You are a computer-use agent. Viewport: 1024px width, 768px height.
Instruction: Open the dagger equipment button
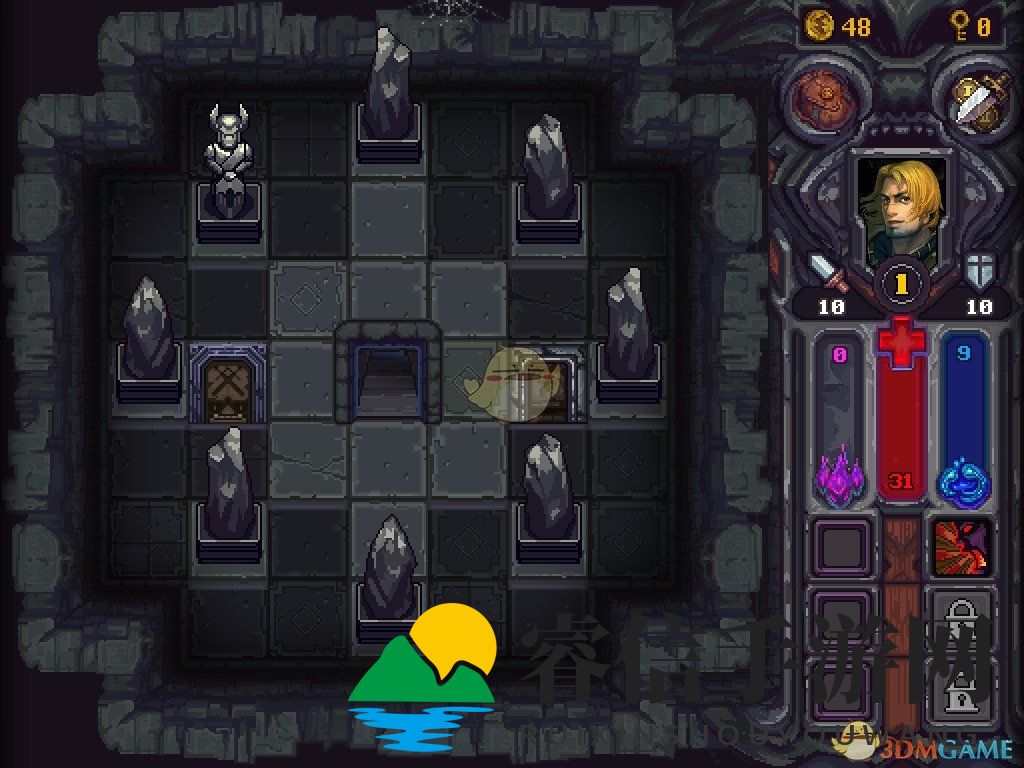pyautogui.click(x=966, y=99)
